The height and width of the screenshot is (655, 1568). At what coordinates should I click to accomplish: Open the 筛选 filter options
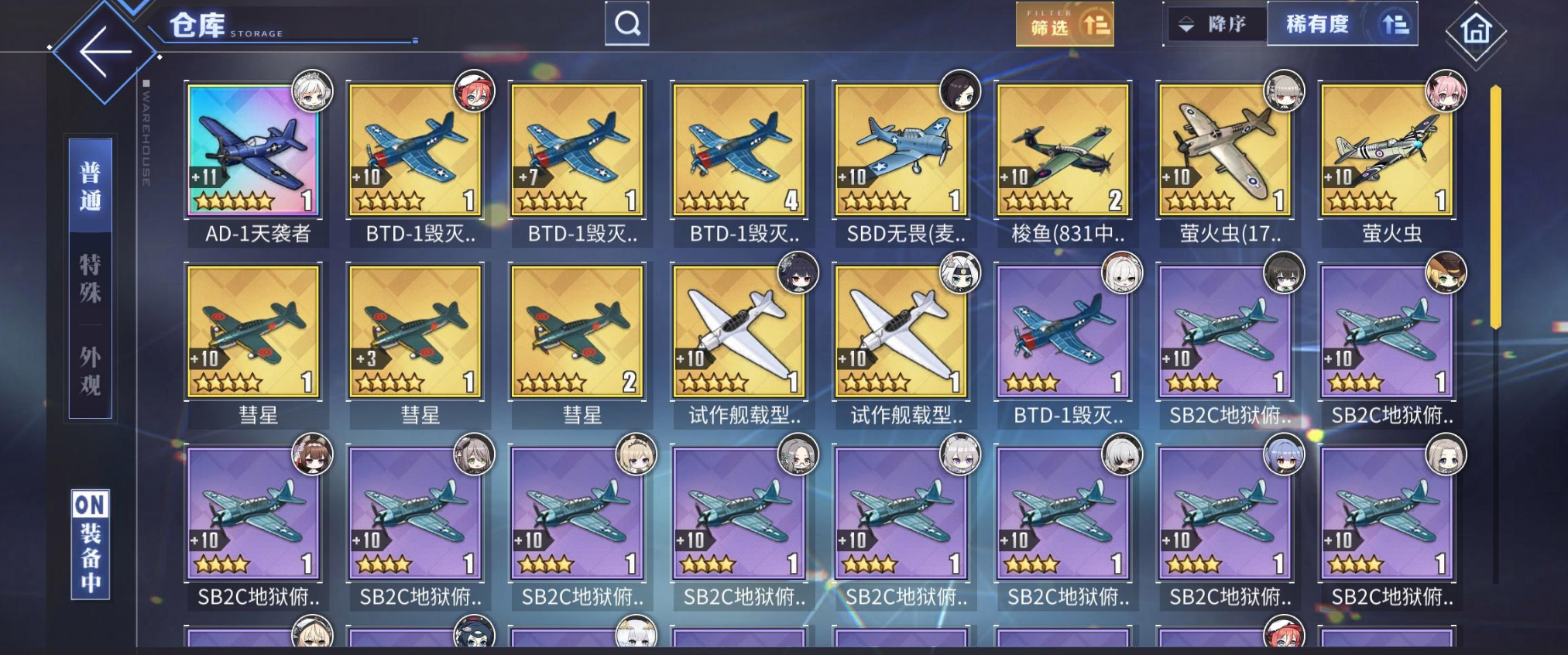tap(1065, 25)
